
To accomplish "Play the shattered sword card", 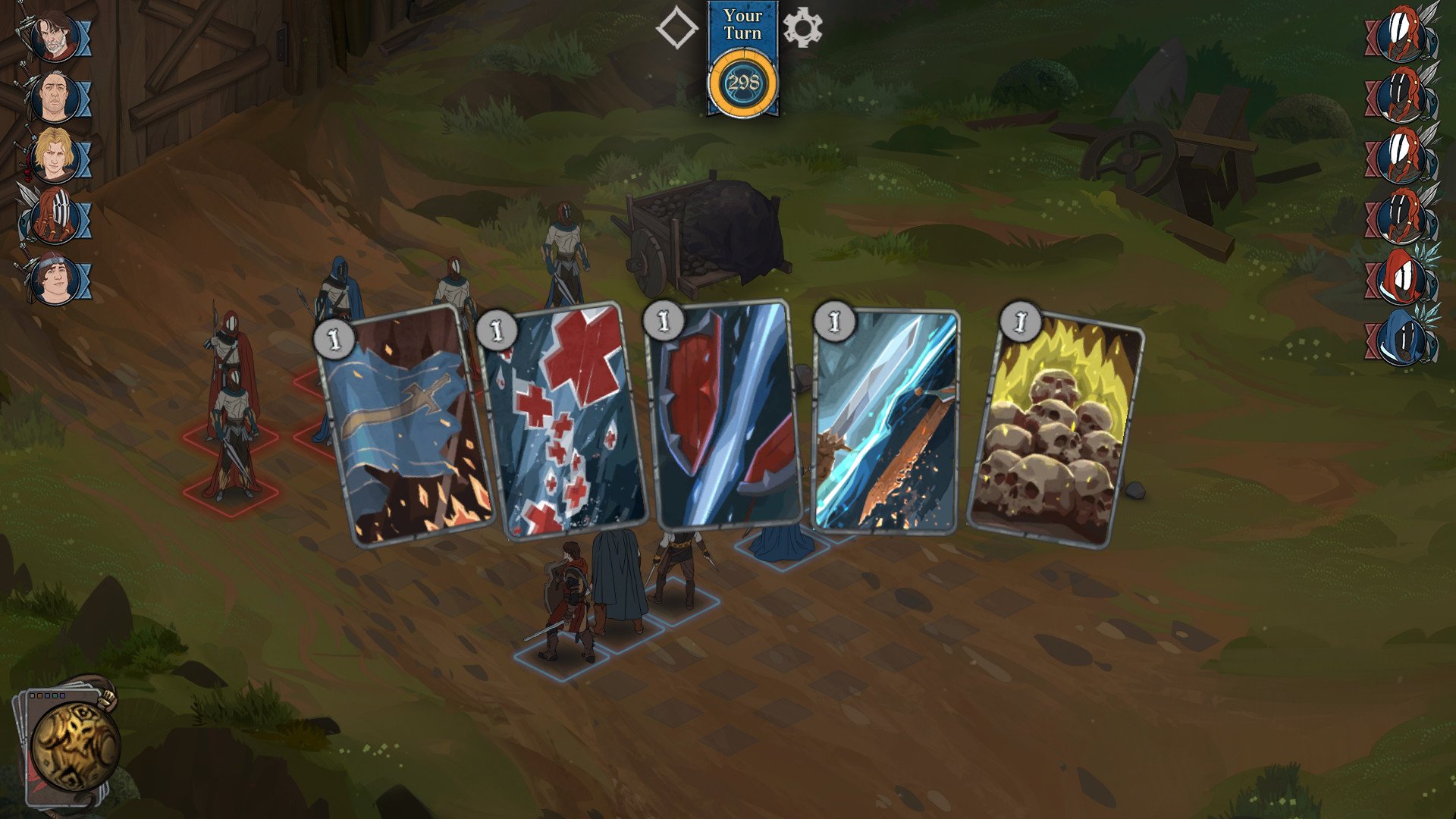I will click(x=886, y=421).
